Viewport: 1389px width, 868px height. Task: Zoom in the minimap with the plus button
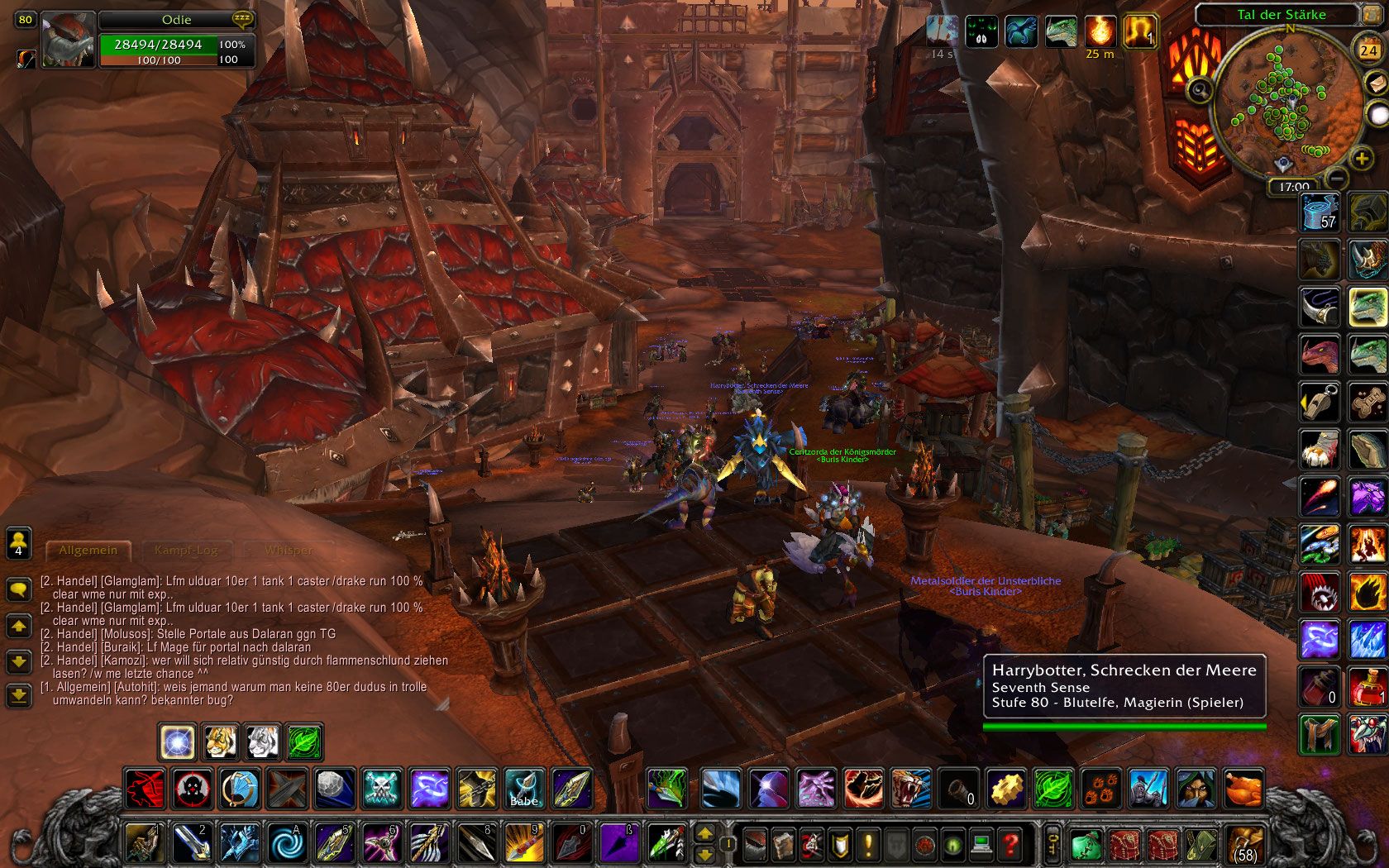click(x=1361, y=157)
